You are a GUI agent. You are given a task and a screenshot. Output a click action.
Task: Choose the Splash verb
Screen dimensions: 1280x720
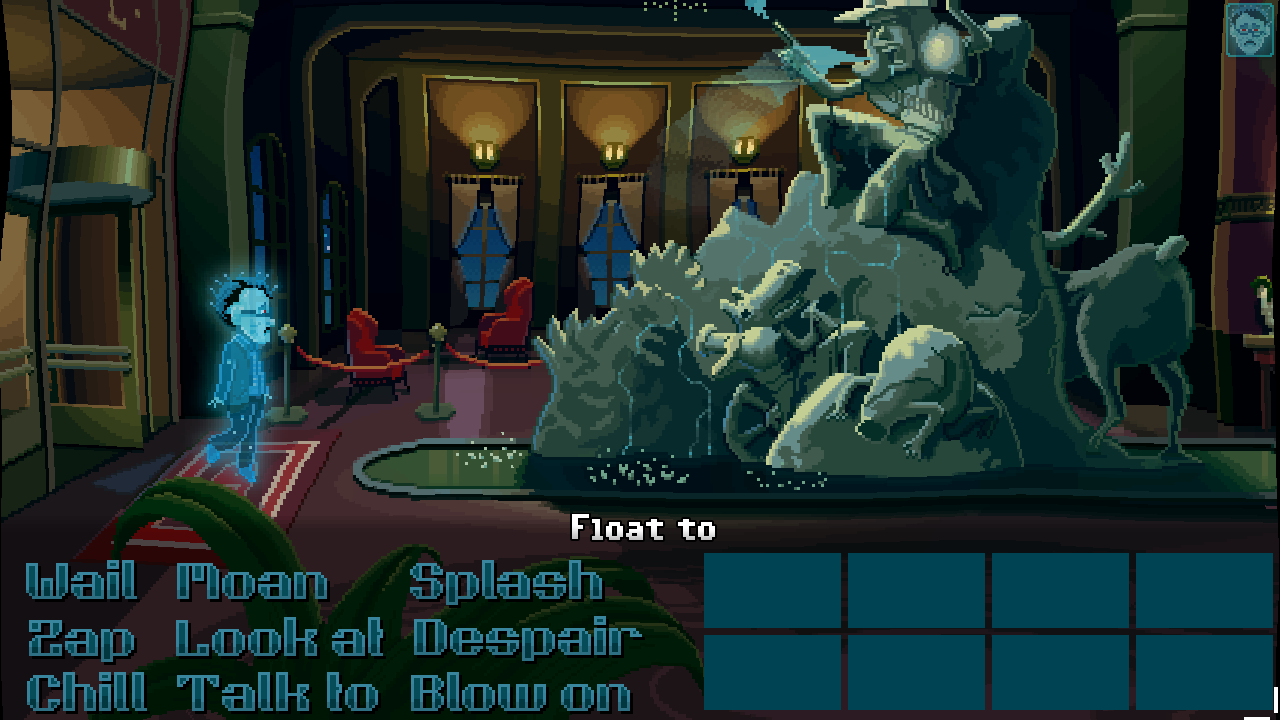coord(510,583)
